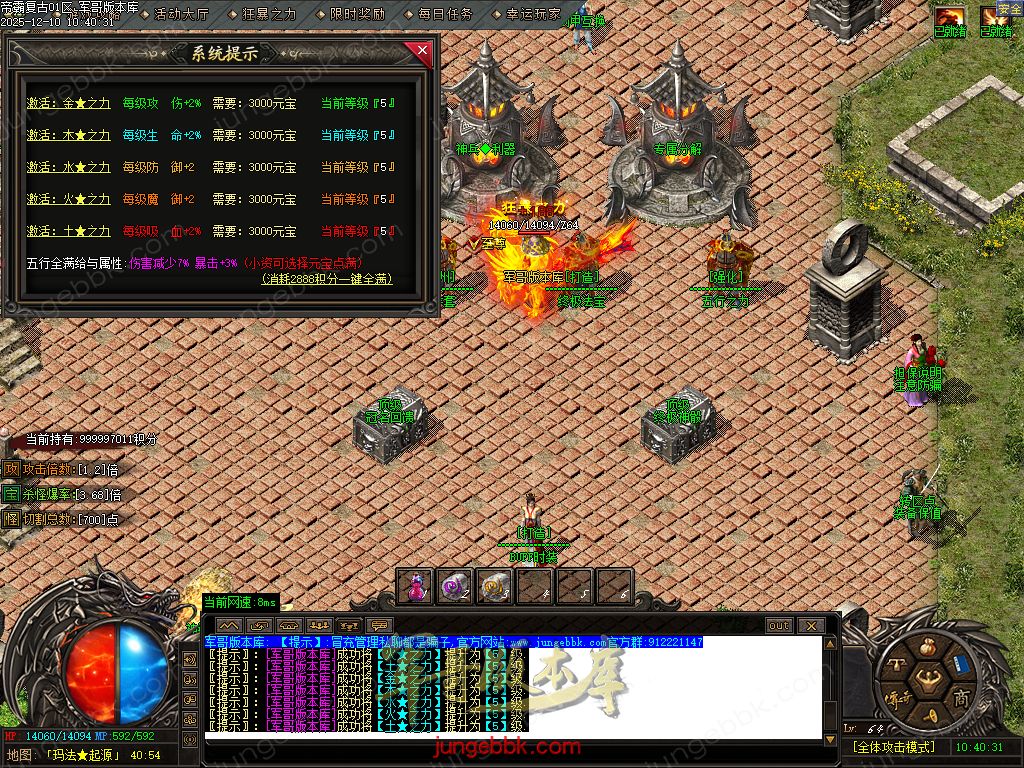Use the golden scroll item in hotbar
This screenshot has width=1024, height=768.
[x=494, y=587]
